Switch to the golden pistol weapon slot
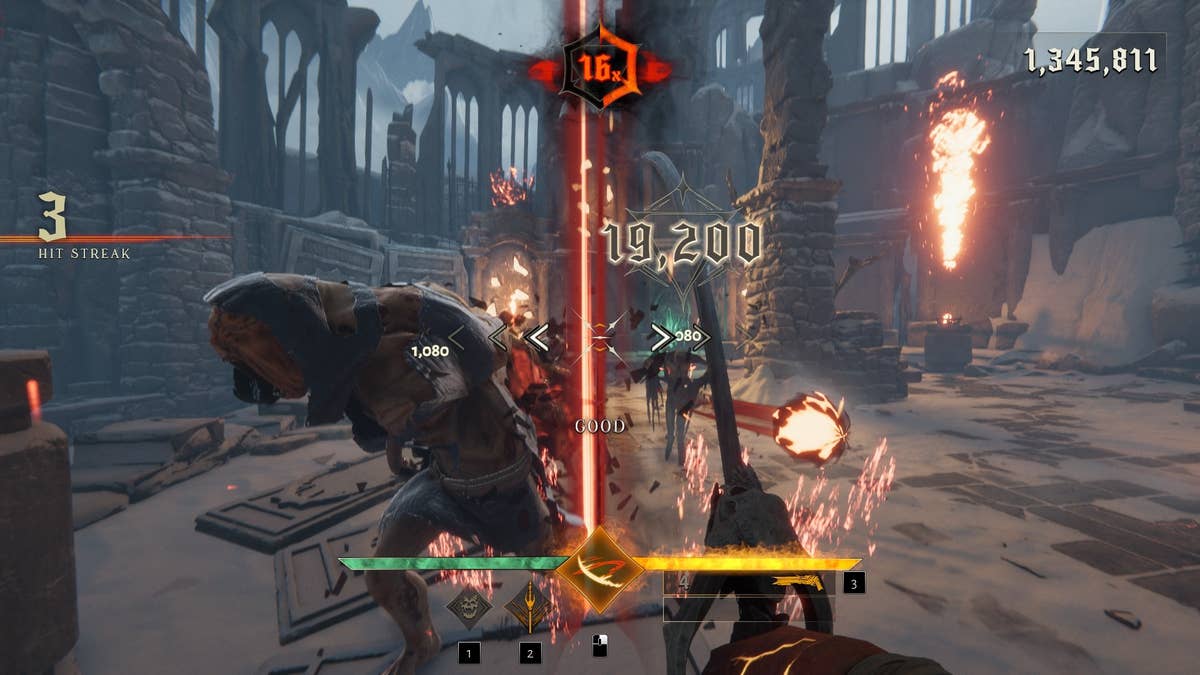The width and height of the screenshot is (1200, 675). point(797,583)
